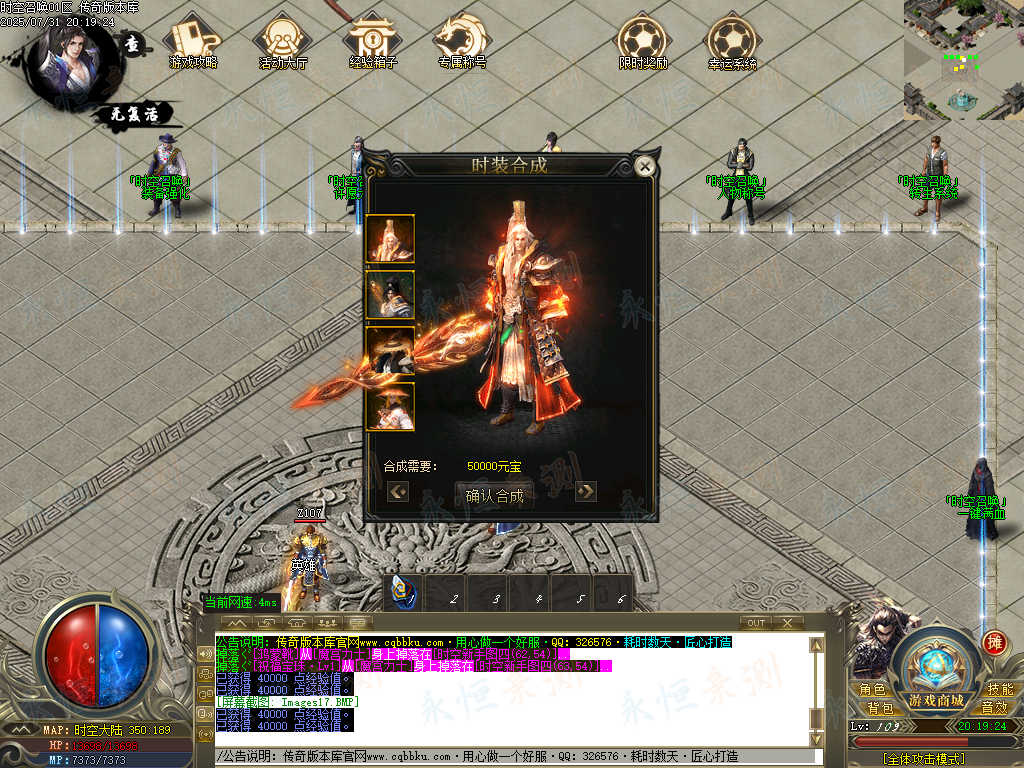Close the 时装合成 window
Screen dimensions: 1024x768
coord(645,167)
